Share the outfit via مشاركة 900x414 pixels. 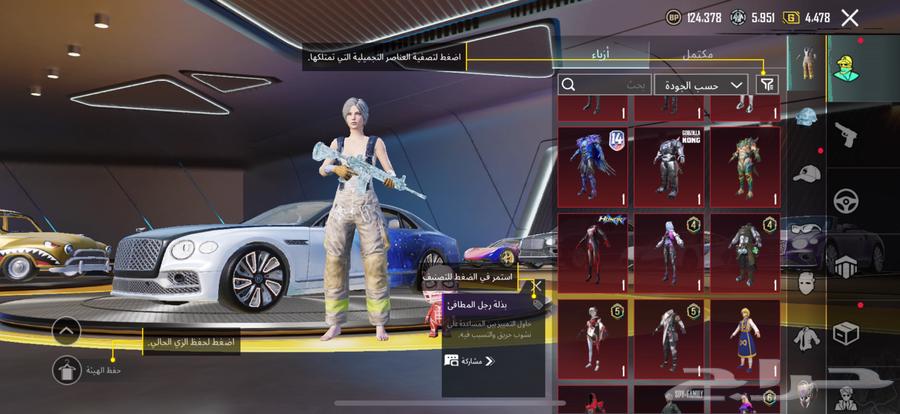tap(473, 360)
